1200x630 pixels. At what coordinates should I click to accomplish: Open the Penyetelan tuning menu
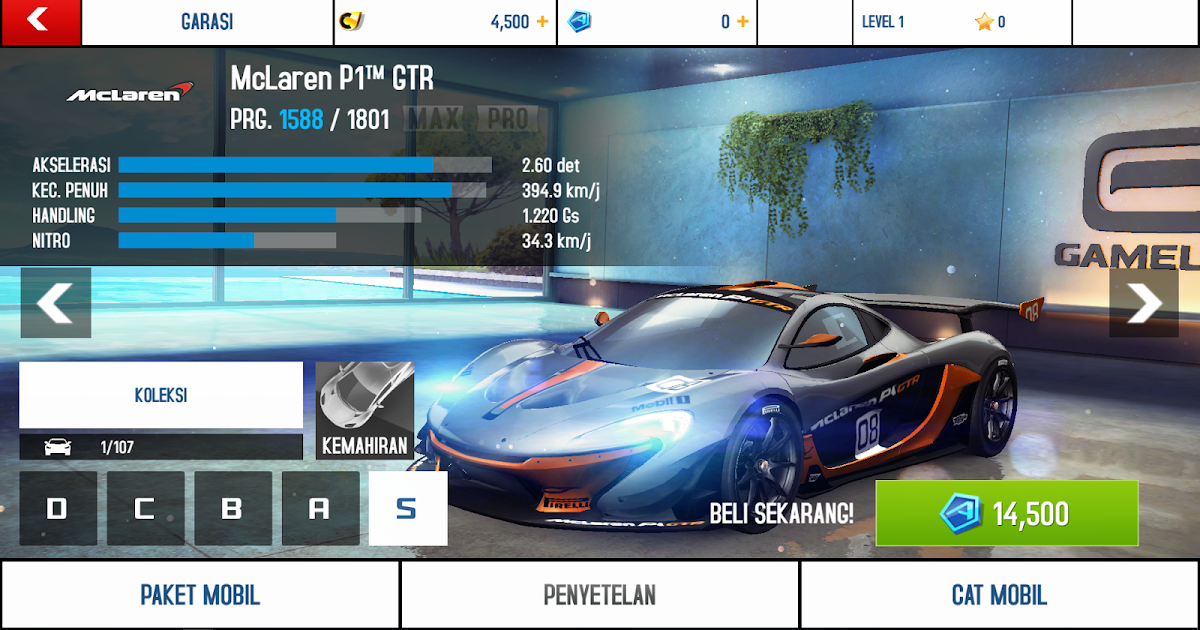(600, 595)
